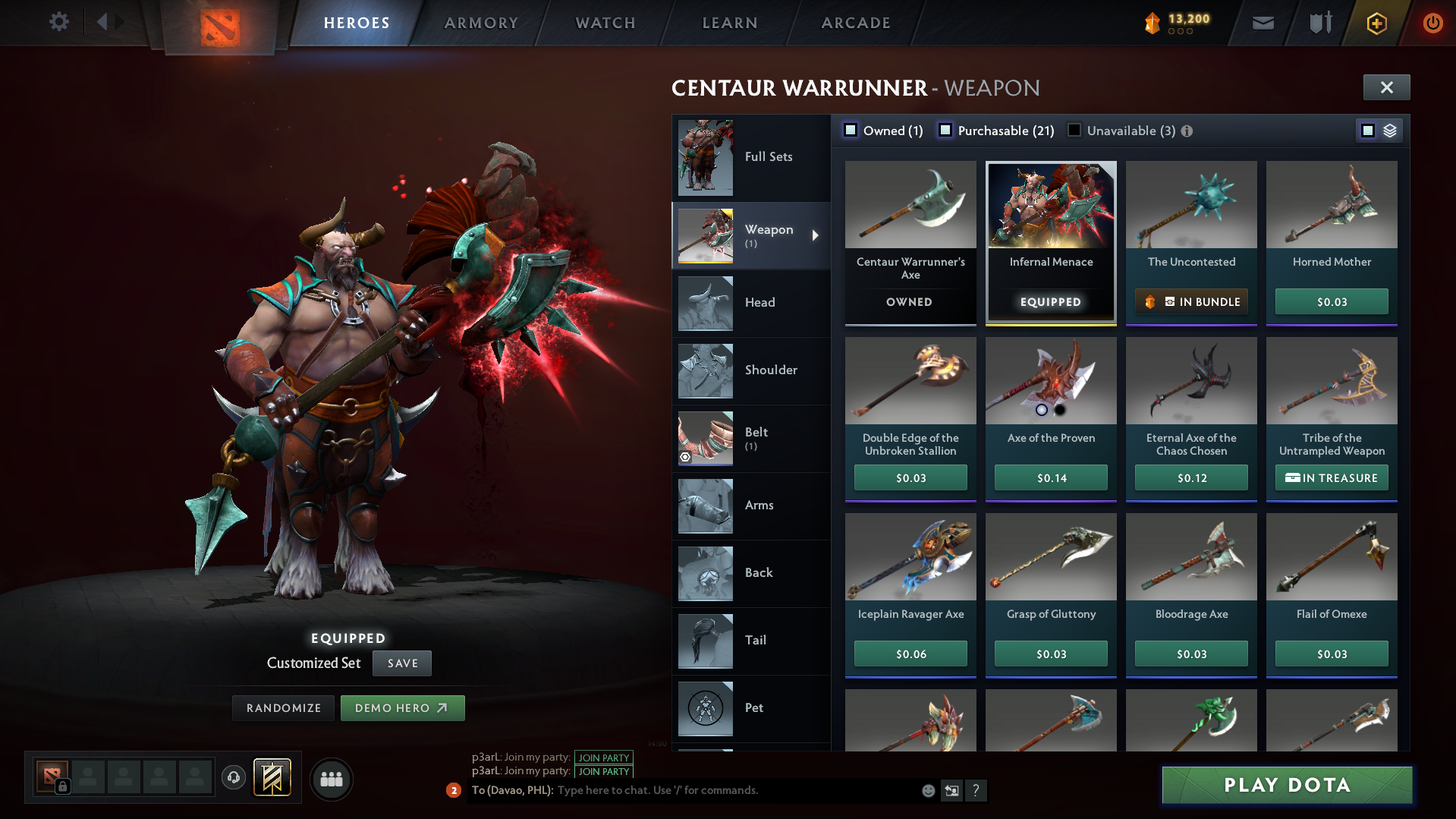Open Dota Plus via the gold hexagon icon
Screen dimensions: 1456x819
click(1376, 23)
